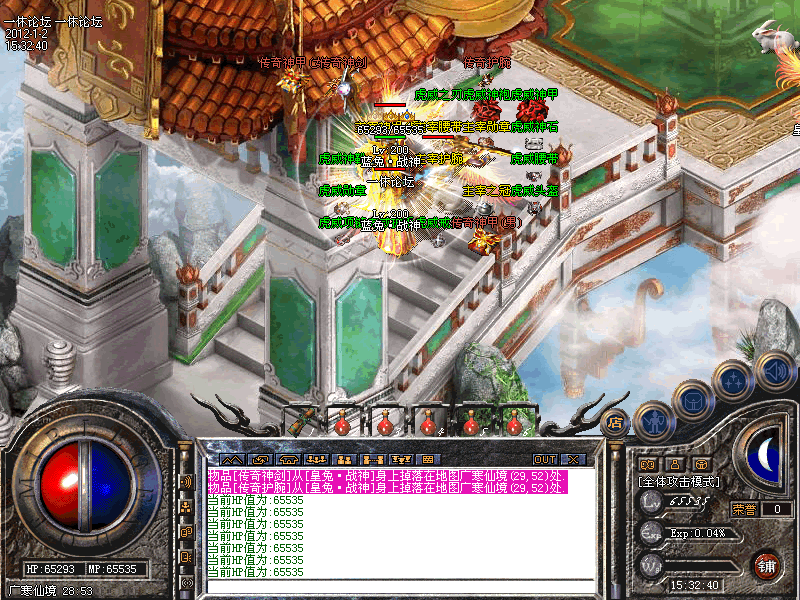Open the bag inventory round button
800x600 pixels.
coord(693,403)
